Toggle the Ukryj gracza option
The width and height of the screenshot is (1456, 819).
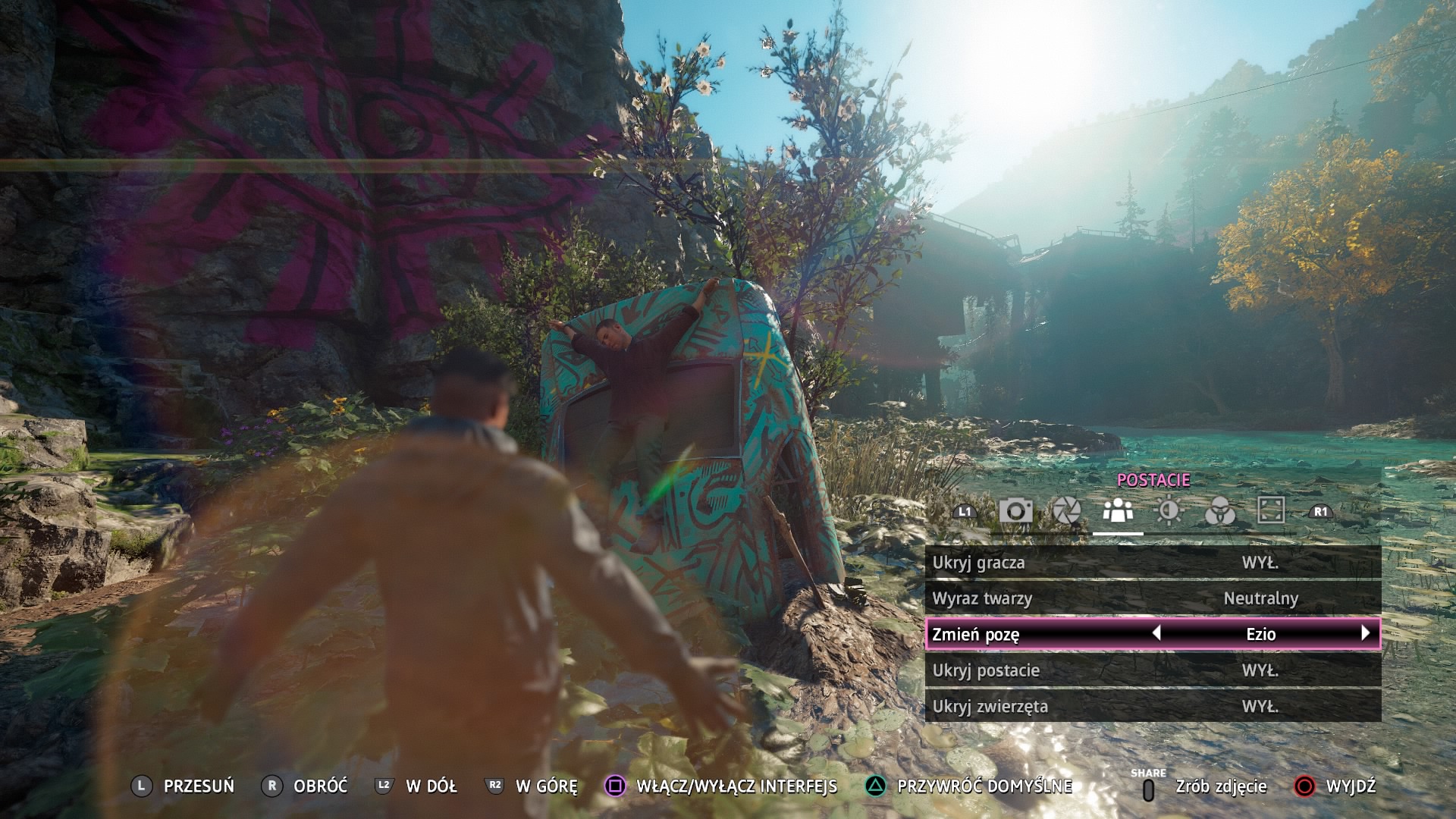click(x=1153, y=563)
